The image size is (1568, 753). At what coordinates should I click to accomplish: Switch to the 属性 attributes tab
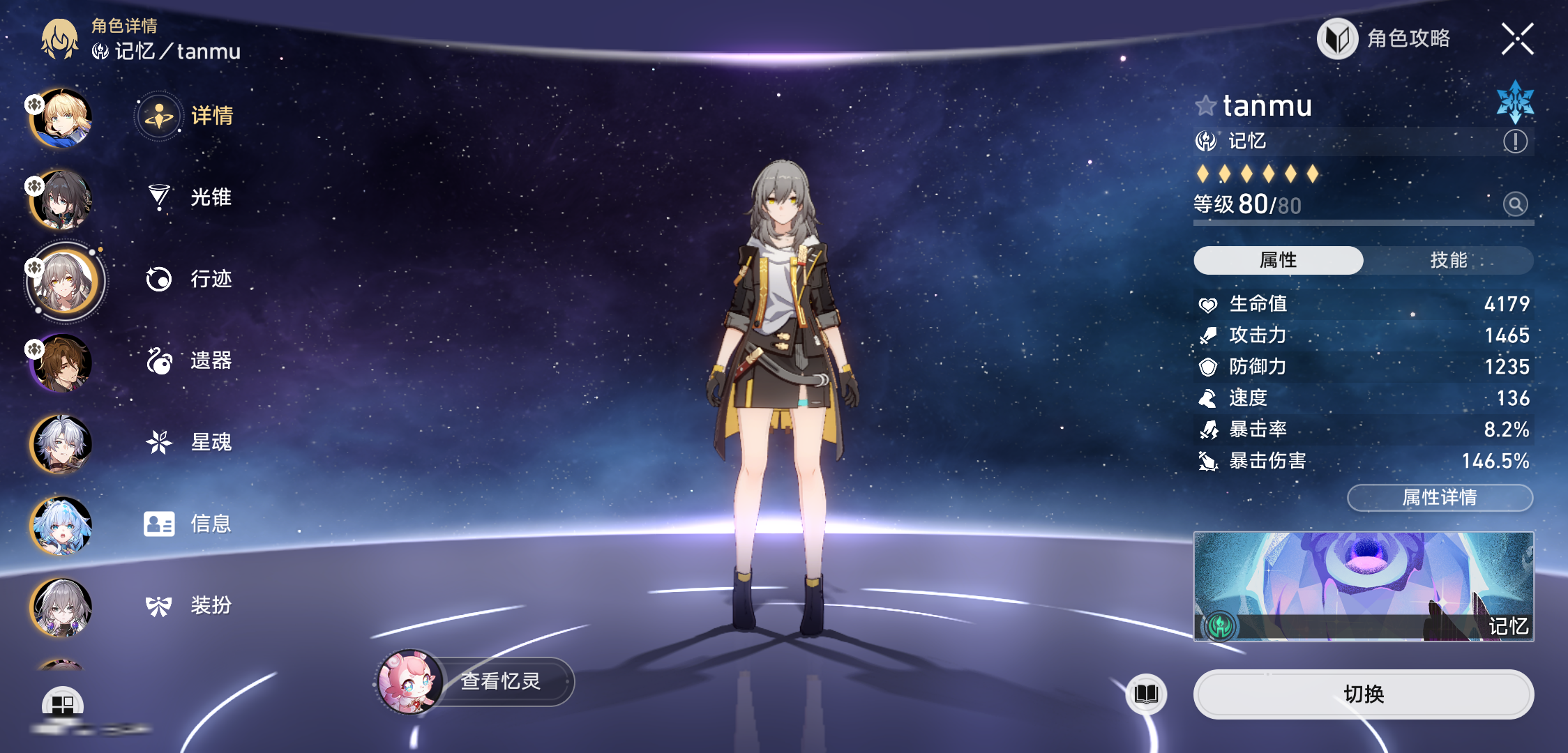tap(1278, 260)
